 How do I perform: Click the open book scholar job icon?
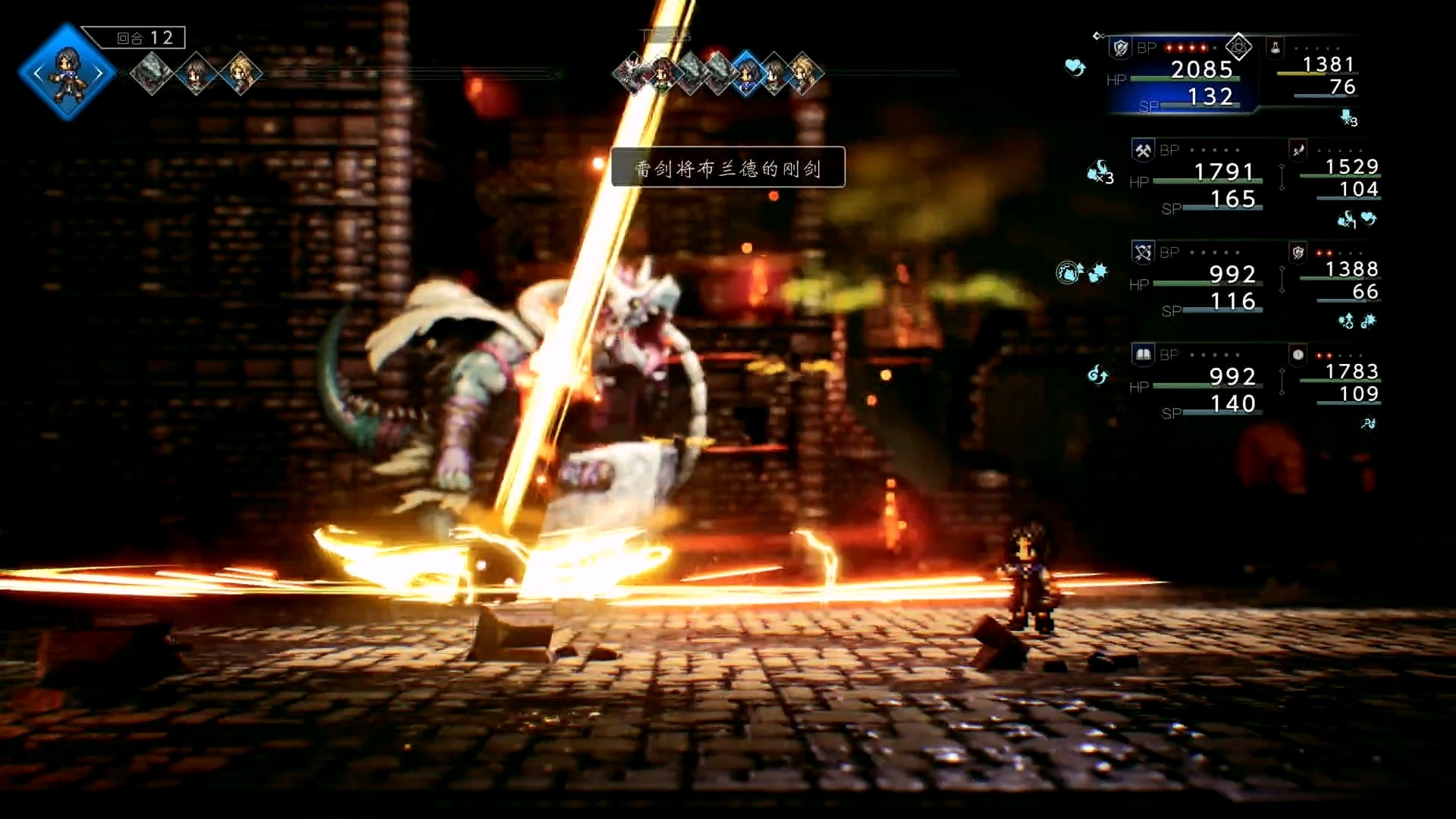[1143, 354]
